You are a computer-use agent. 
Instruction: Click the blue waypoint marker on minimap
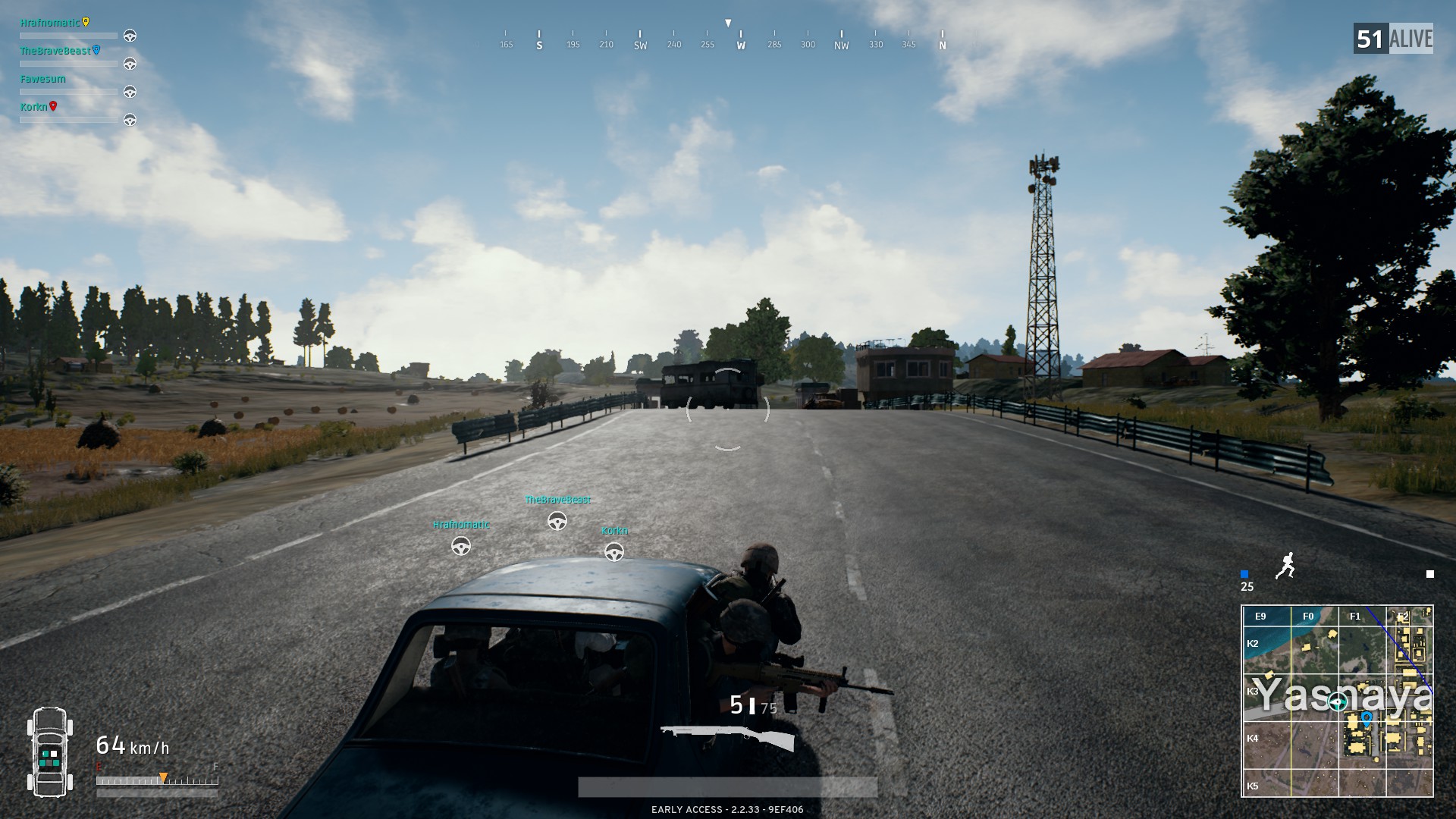pyautogui.click(x=1367, y=717)
